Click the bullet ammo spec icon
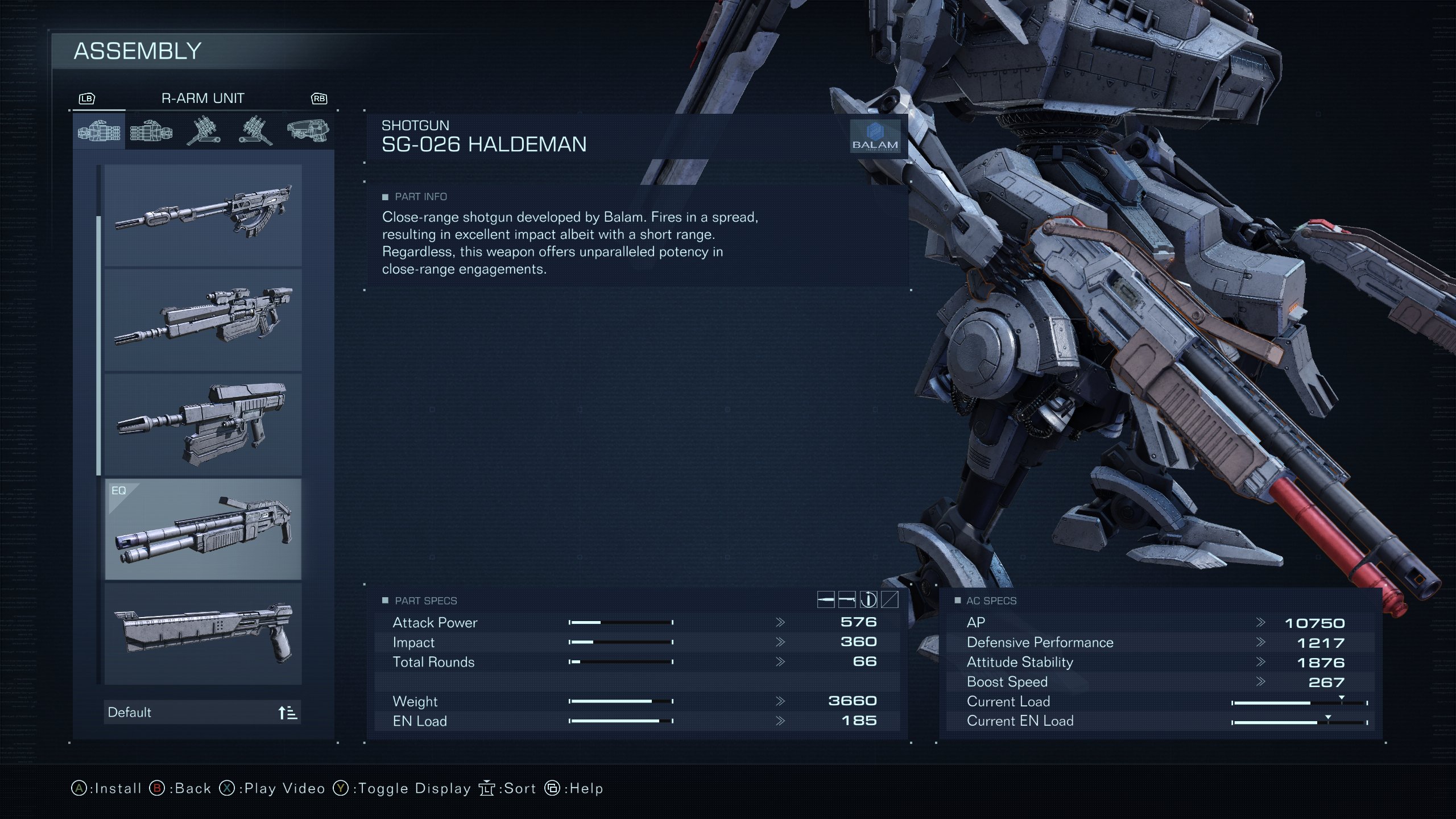The width and height of the screenshot is (1456, 819). click(x=826, y=598)
